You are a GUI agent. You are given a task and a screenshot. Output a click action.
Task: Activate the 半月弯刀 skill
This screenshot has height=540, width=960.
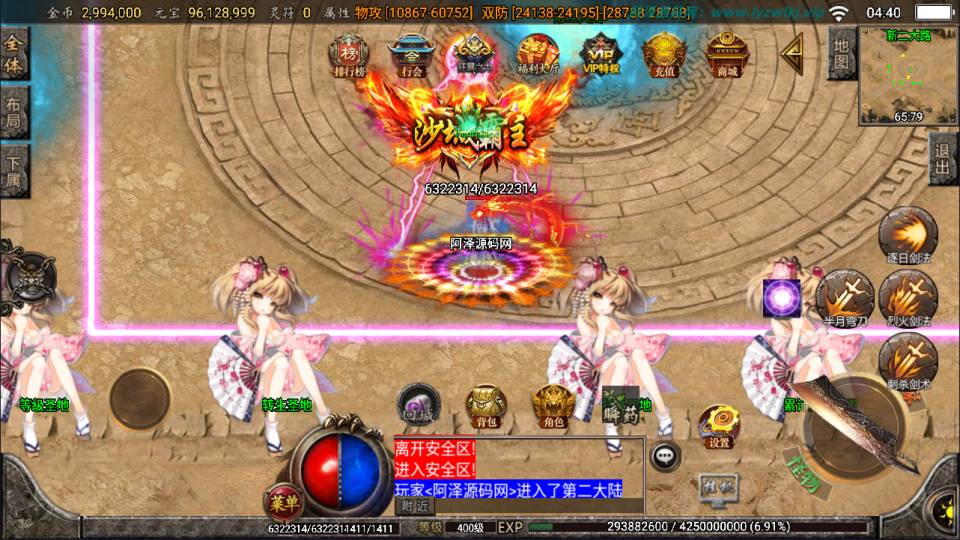(x=844, y=297)
